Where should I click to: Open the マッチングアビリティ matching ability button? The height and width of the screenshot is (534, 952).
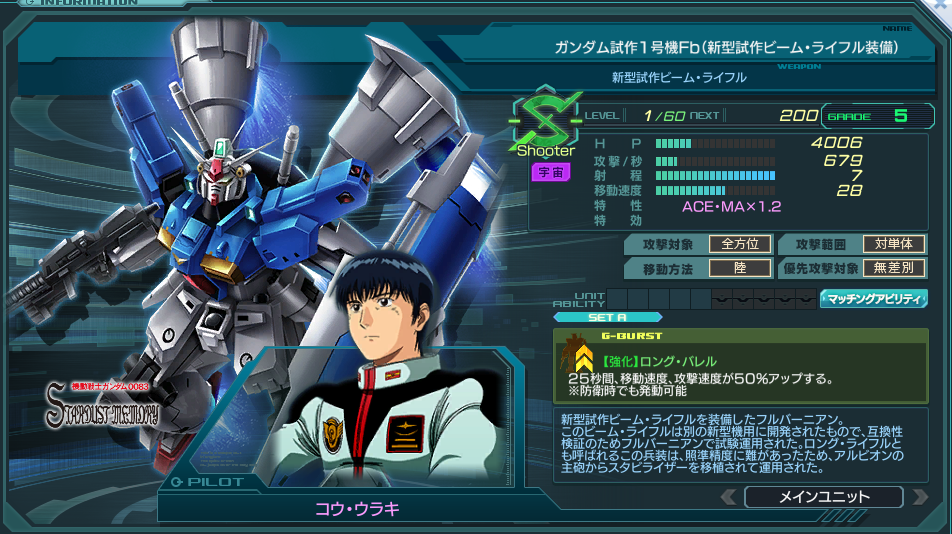(873, 298)
